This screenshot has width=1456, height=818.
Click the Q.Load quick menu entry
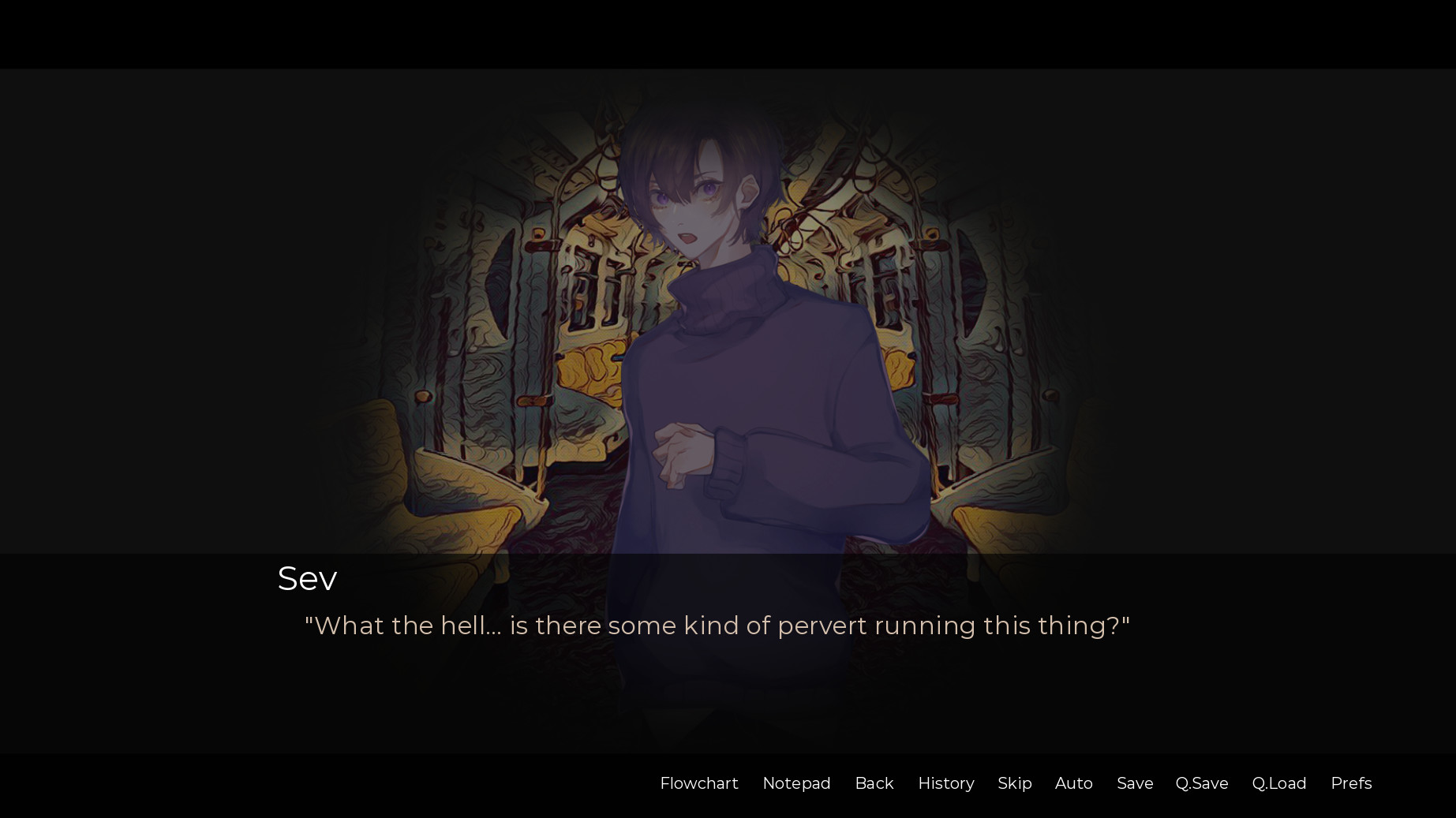point(1279,783)
